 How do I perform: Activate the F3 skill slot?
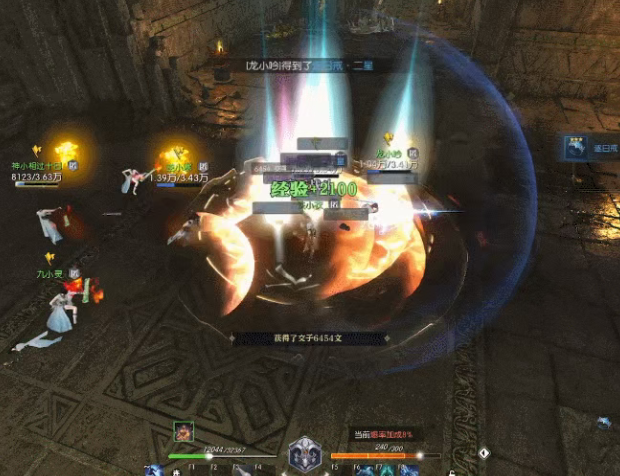[242, 471]
